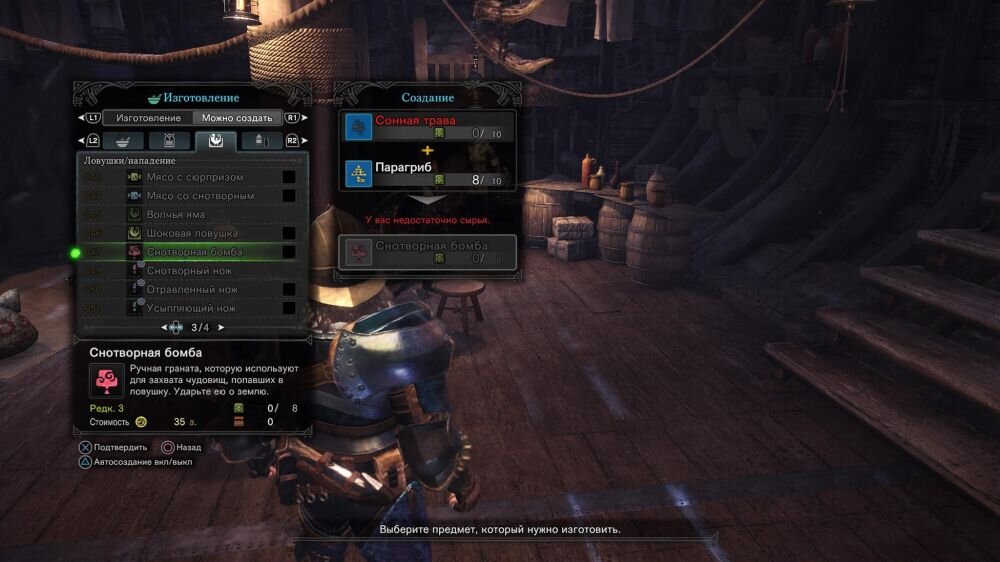
Task: Switch to the Изготовление tab
Action: pos(146,118)
